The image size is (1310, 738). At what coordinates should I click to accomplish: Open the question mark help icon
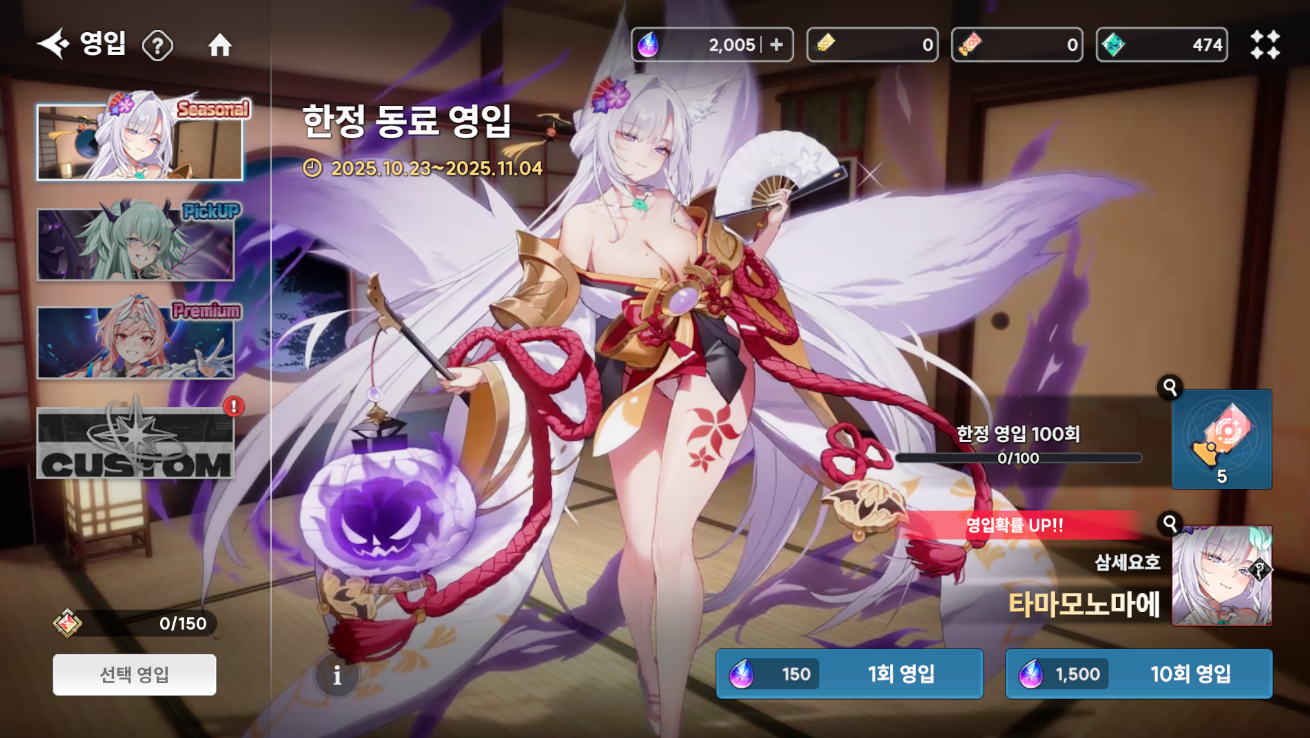point(157,45)
